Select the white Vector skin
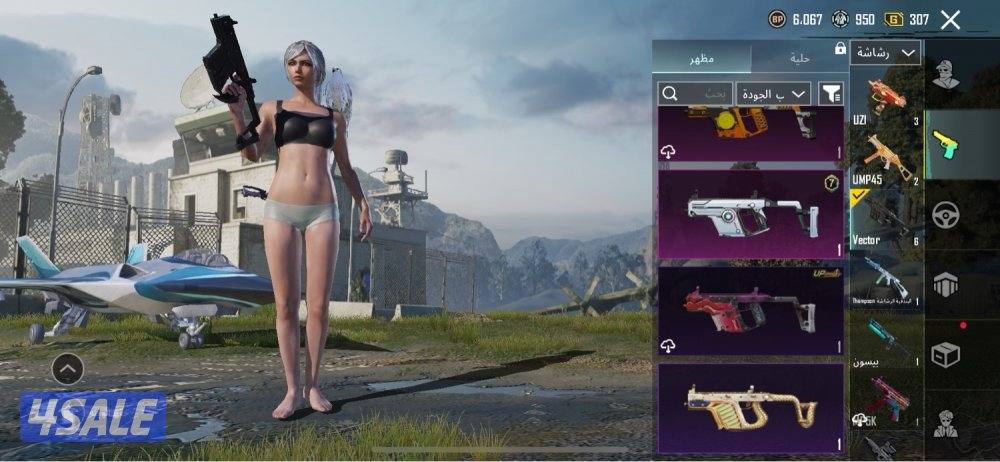Viewport: 1000px width, 462px height. pos(750,214)
